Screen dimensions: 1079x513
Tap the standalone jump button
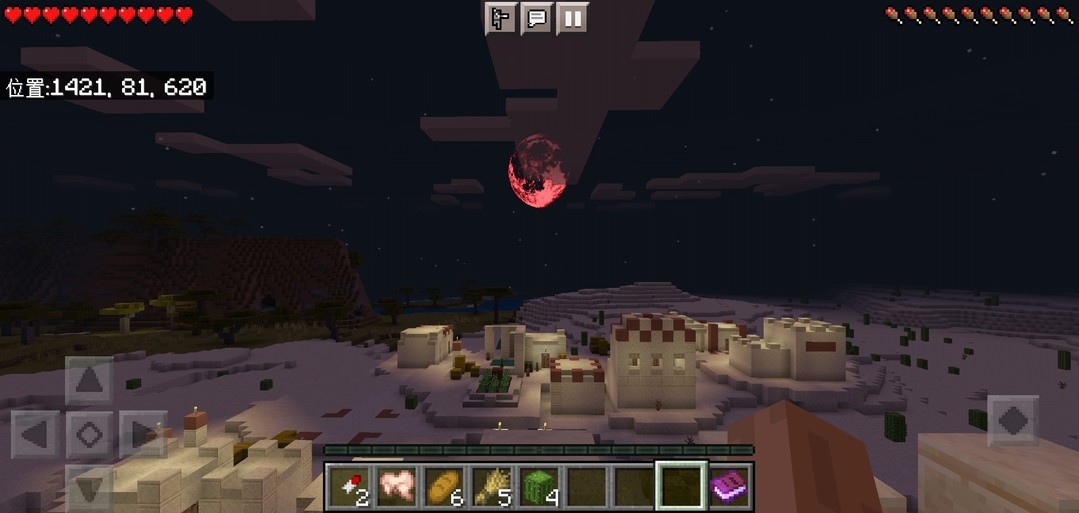(1012, 421)
